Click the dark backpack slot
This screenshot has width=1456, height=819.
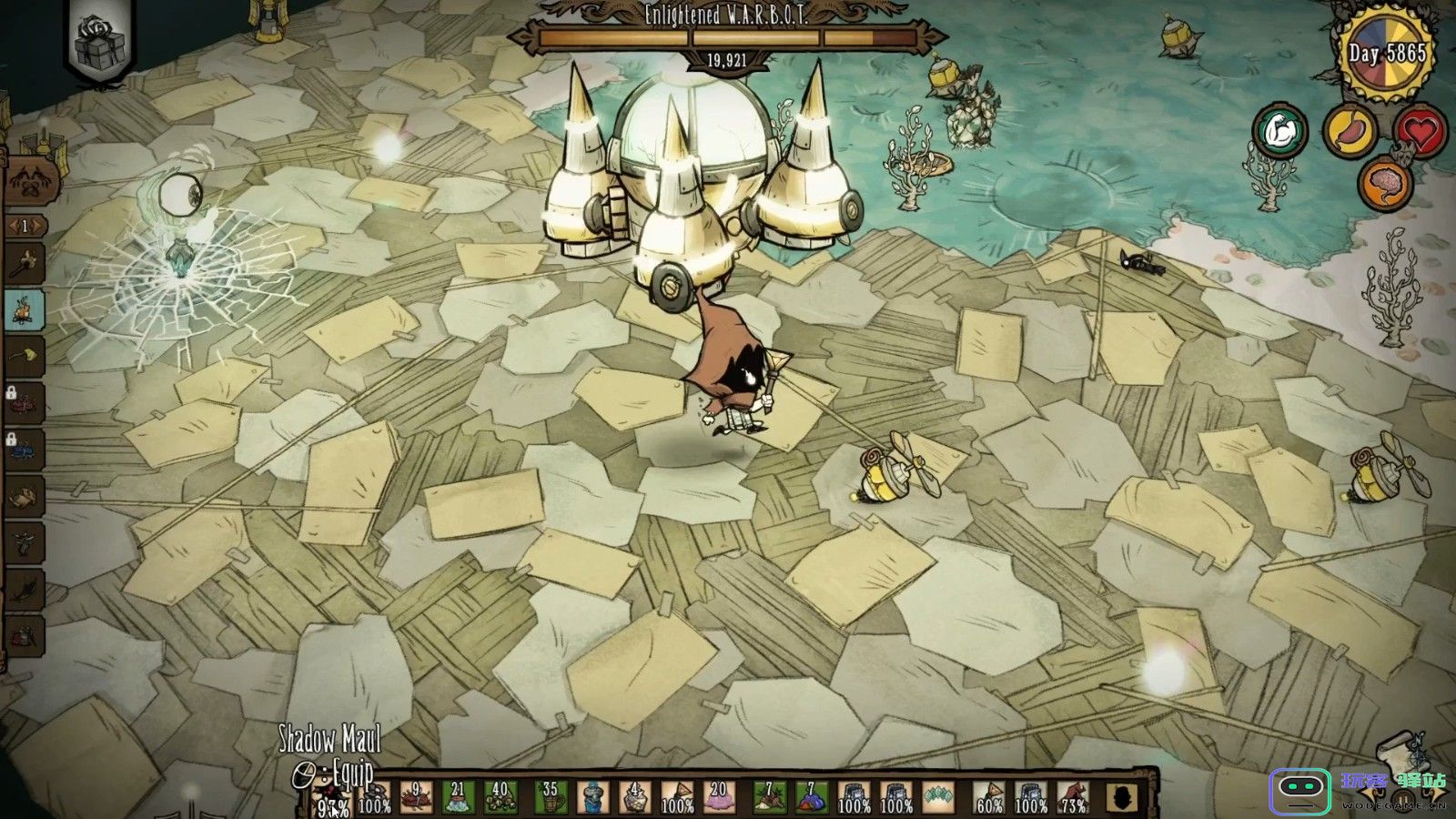pyautogui.click(x=1125, y=797)
